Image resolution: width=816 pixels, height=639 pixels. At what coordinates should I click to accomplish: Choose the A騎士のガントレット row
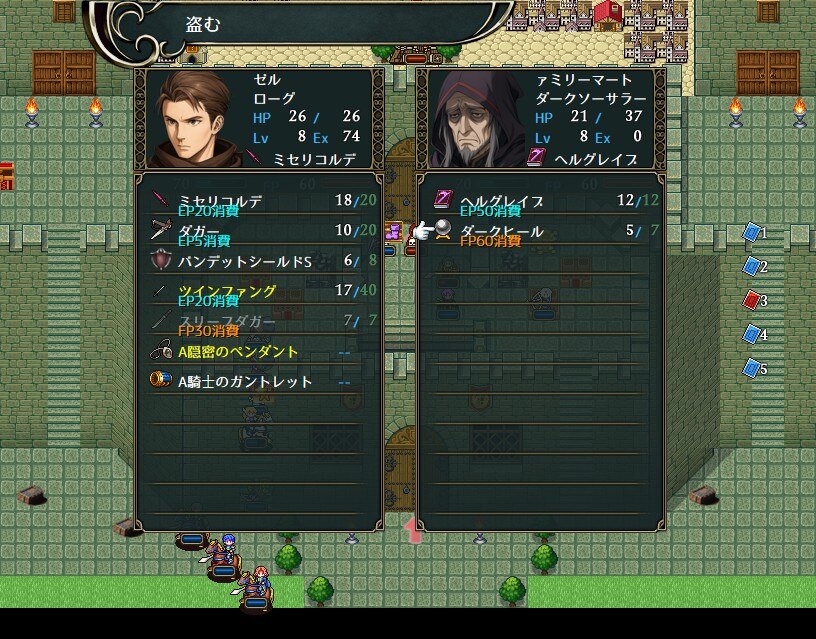click(258, 381)
